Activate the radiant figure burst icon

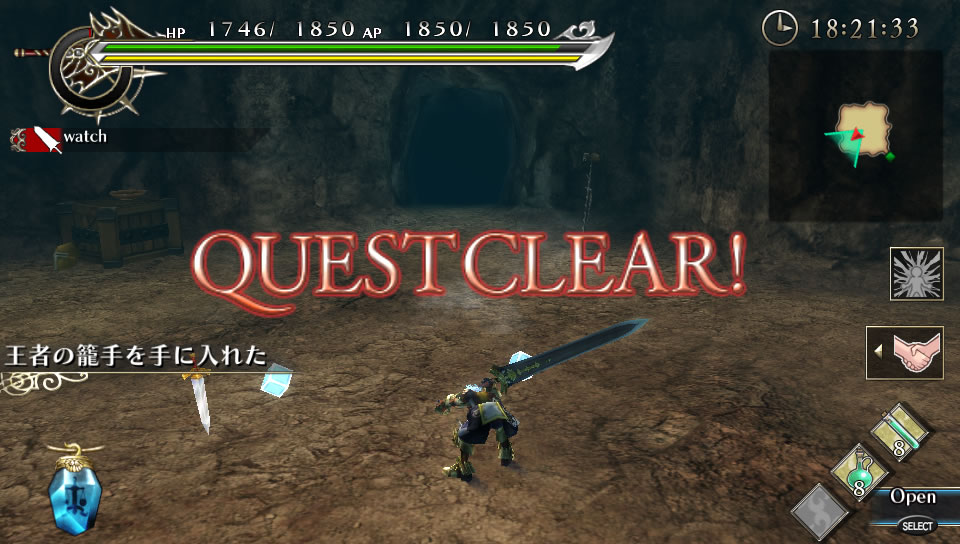(x=916, y=273)
